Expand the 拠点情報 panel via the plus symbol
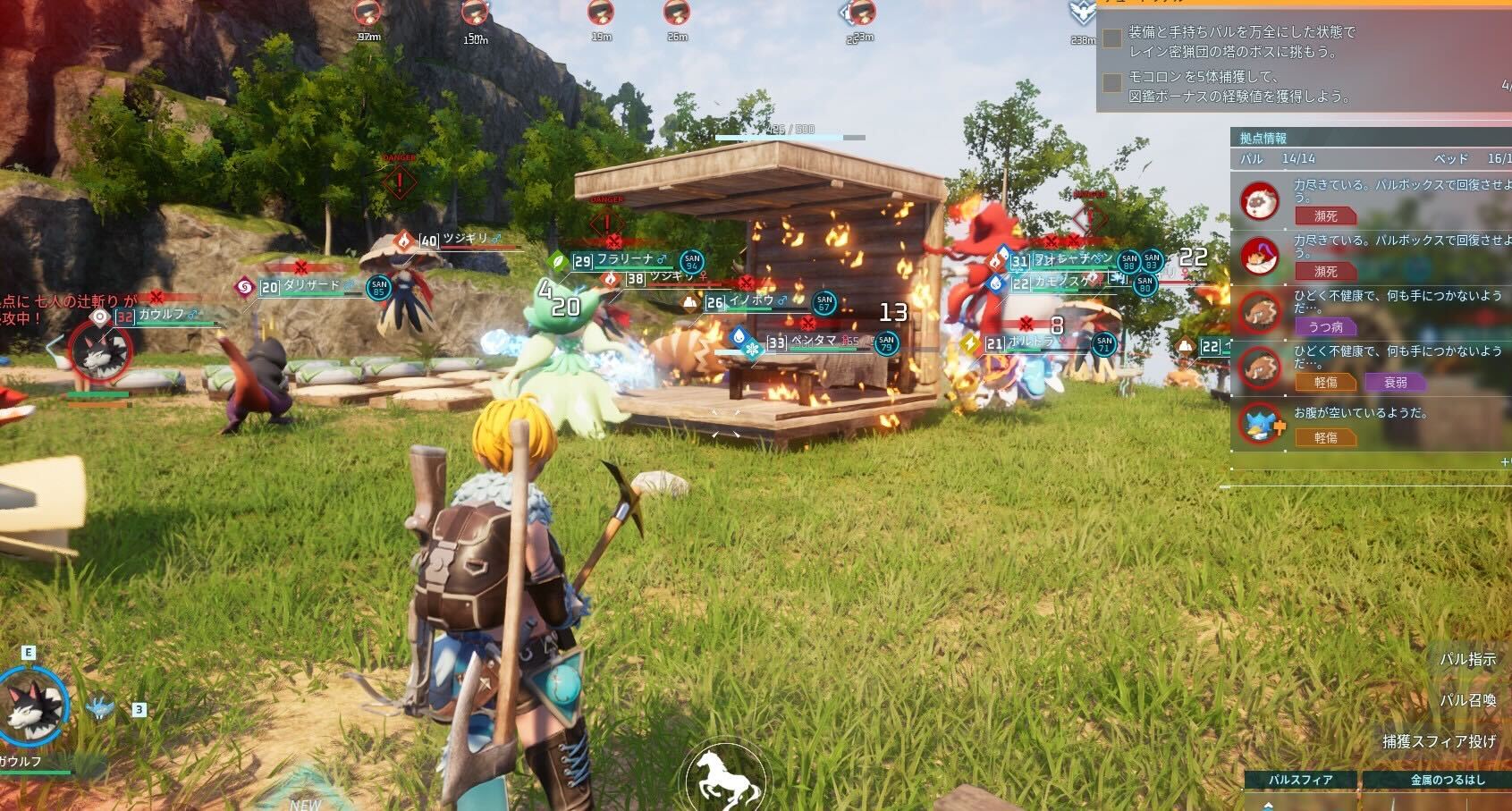This screenshot has height=811, width=1512. tap(1507, 462)
